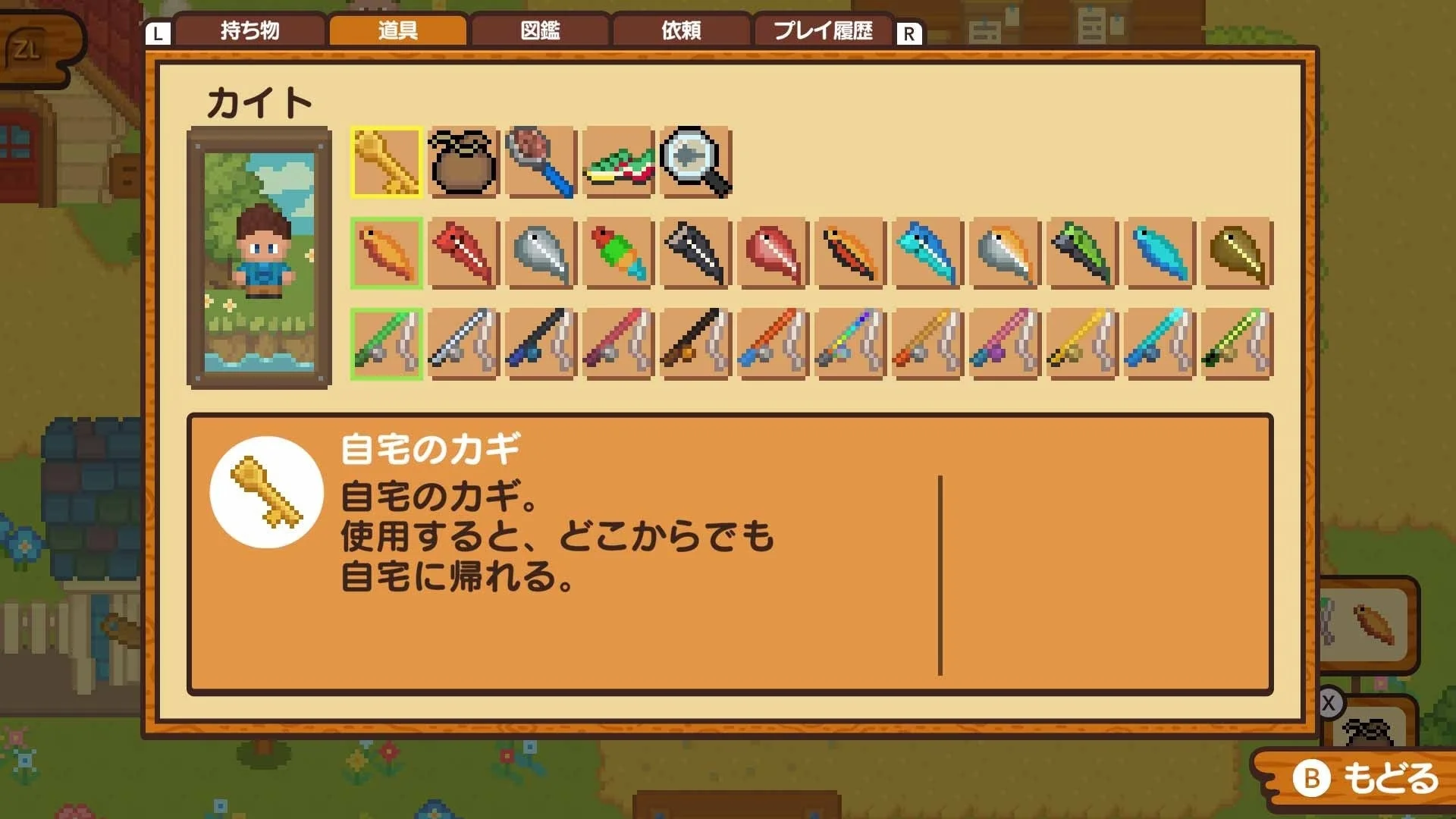1456x819 pixels.
Task: Select the house key (自宅のカギ) item
Action: coord(387,162)
